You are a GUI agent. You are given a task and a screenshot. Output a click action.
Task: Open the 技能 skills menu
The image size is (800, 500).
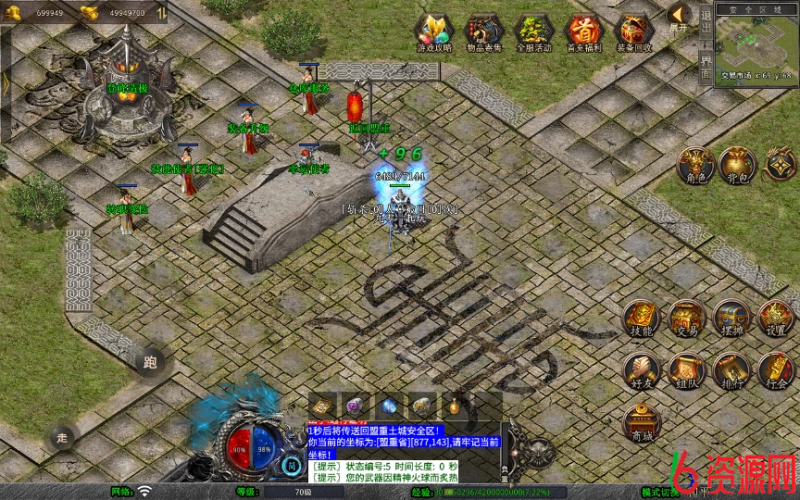[642, 319]
